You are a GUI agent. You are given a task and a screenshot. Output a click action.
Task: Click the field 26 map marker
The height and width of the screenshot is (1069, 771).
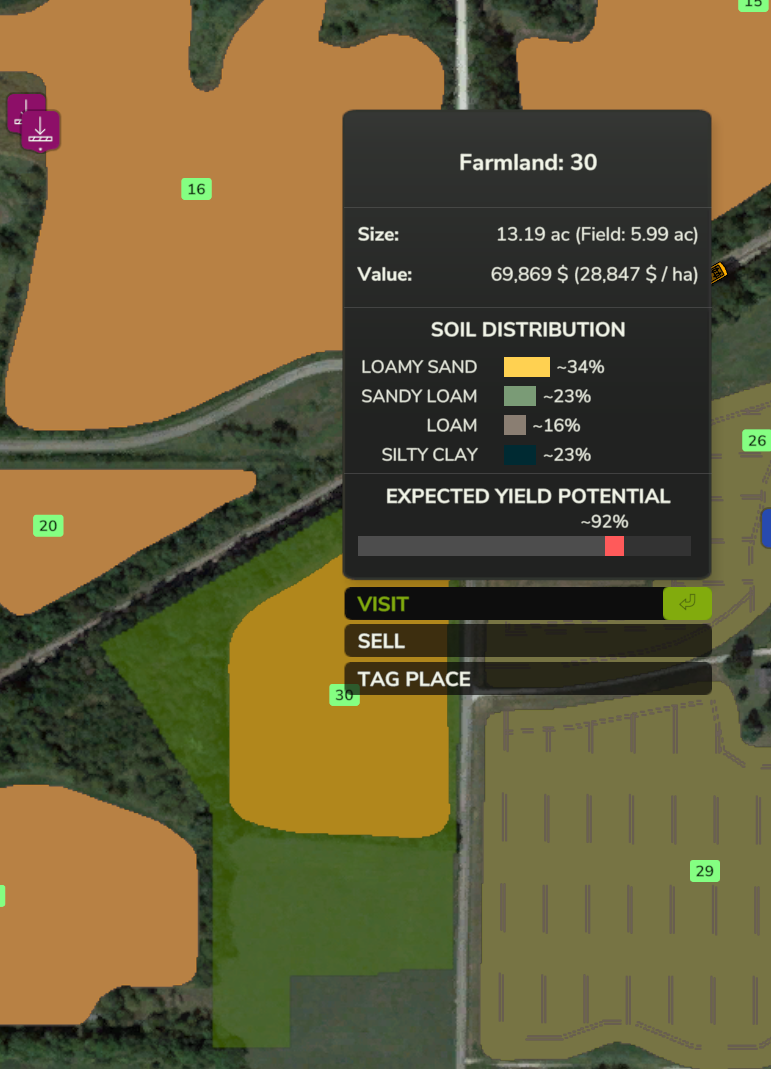(x=756, y=441)
